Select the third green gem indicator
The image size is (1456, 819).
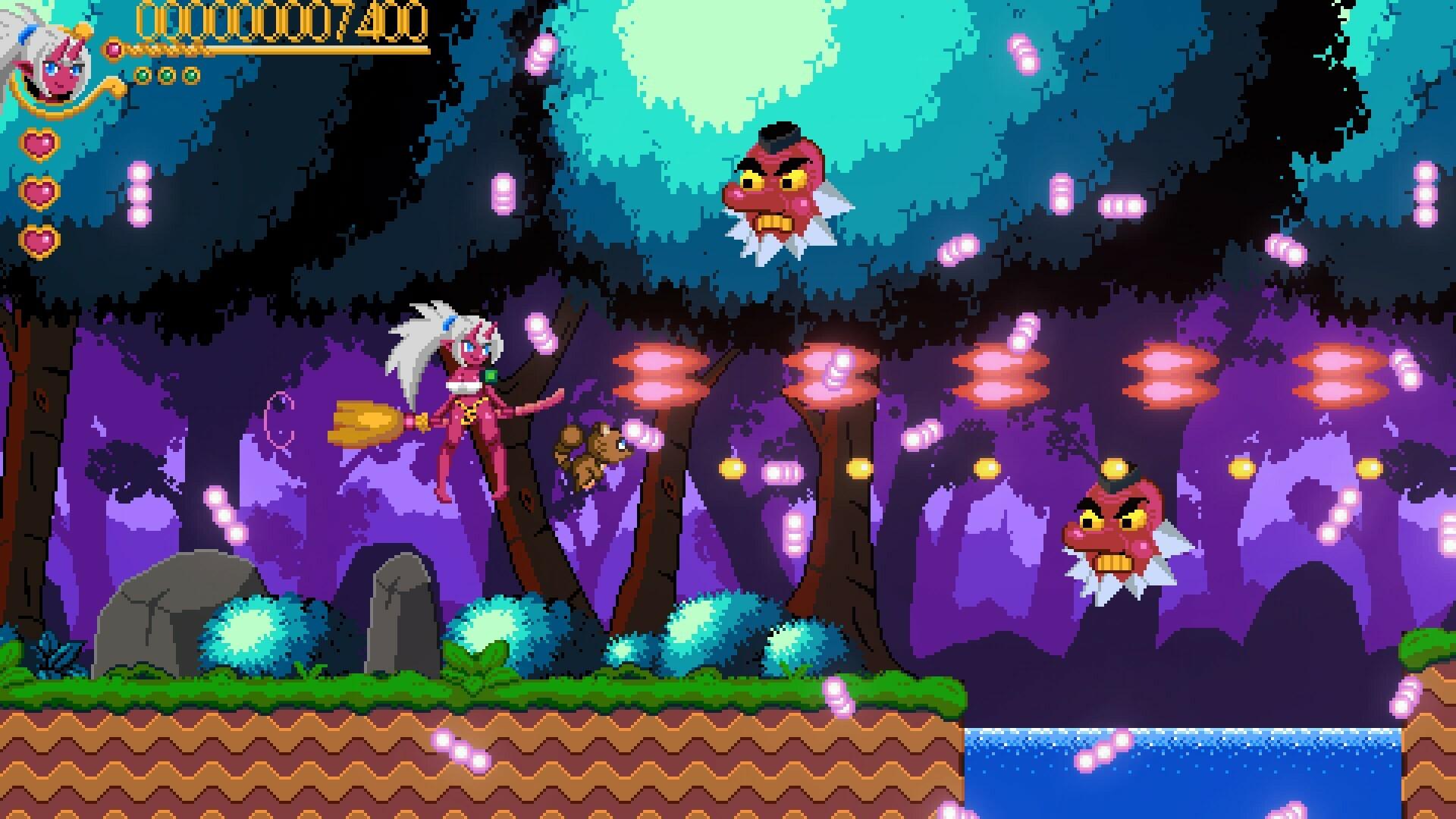(x=190, y=74)
